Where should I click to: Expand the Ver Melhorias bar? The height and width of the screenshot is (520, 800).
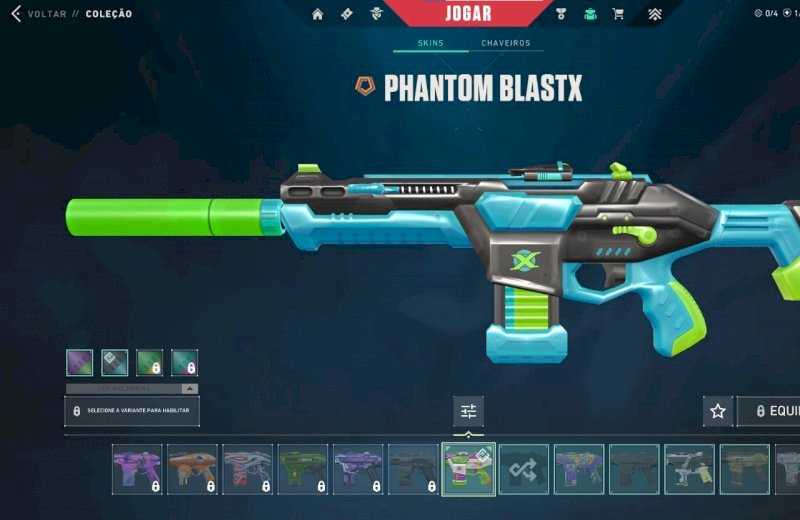tap(132, 388)
